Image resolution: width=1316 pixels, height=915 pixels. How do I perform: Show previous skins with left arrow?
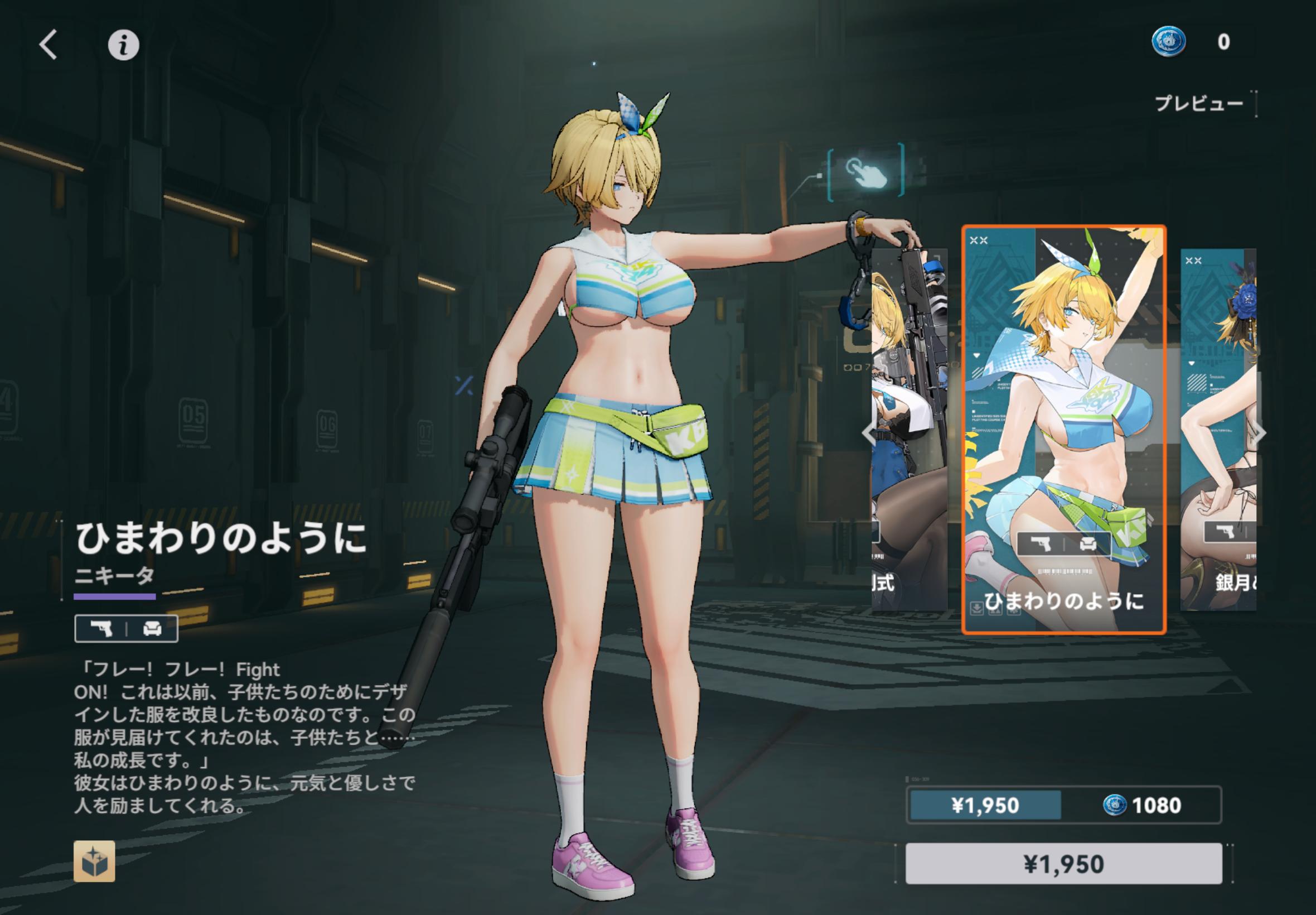[869, 434]
